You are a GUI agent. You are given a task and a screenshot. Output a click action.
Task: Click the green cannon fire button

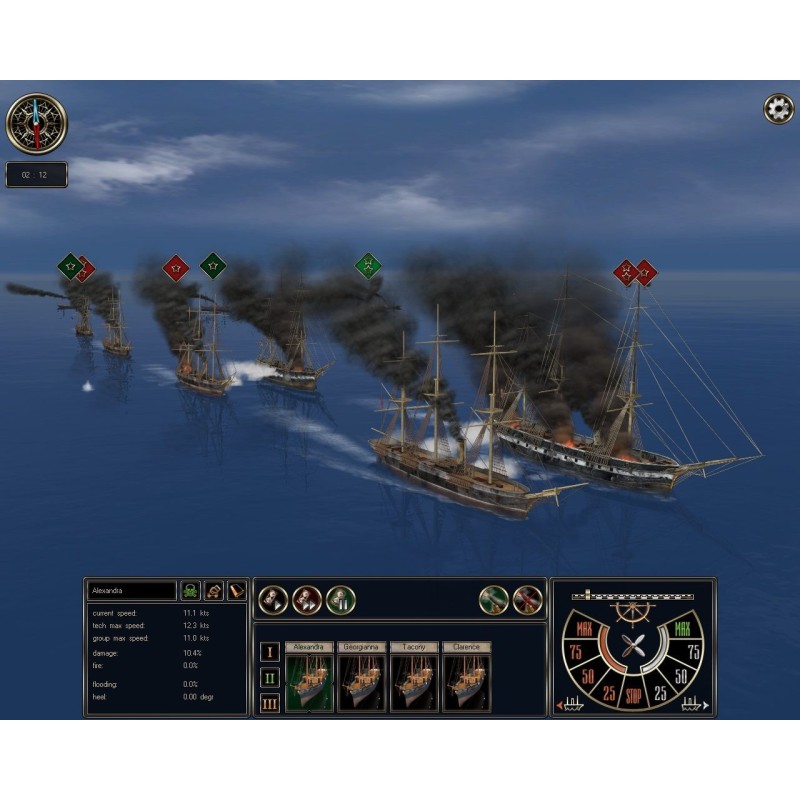(x=494, y=600)
